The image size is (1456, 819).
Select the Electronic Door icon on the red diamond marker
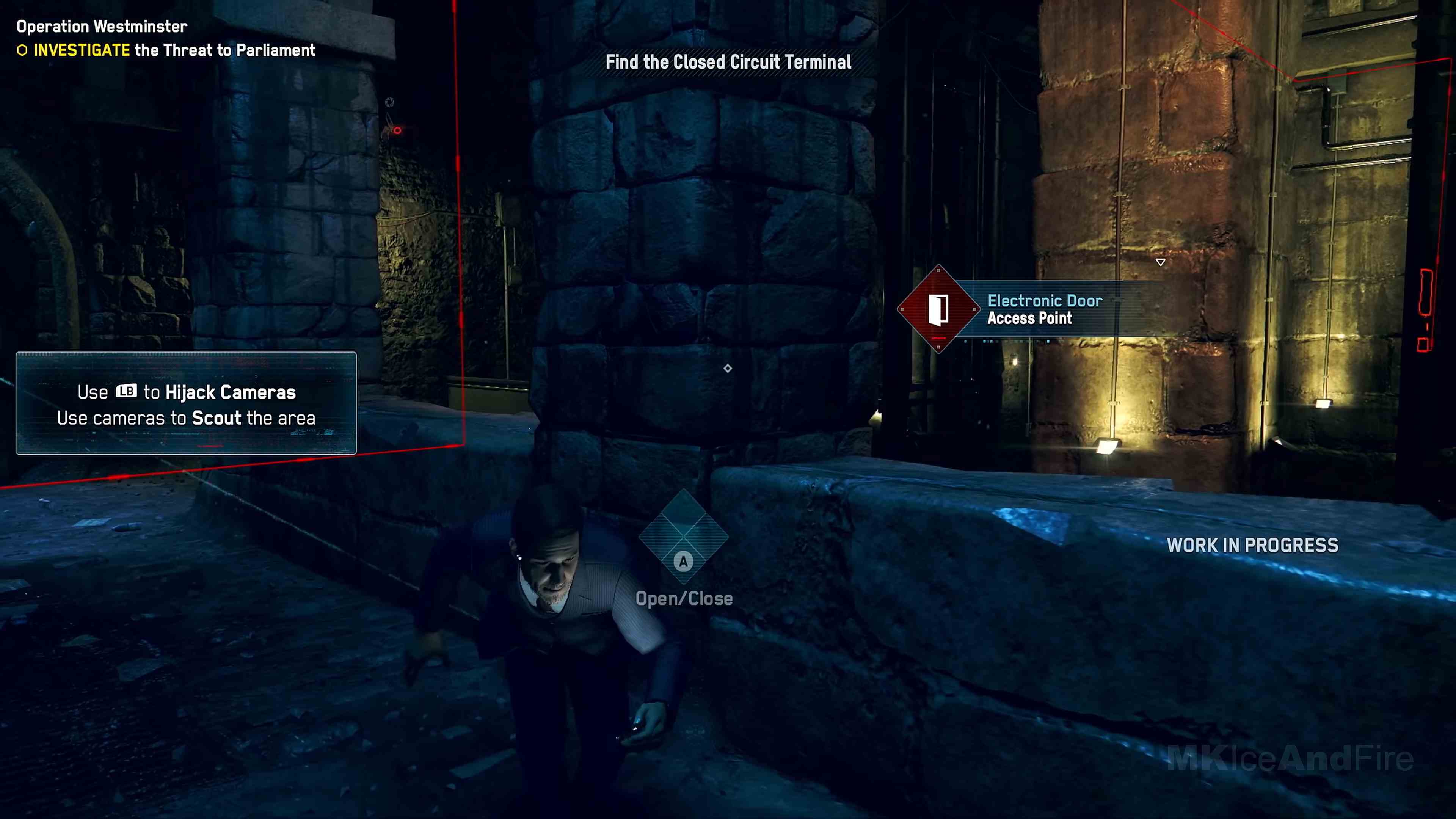[x=940, y=310]
